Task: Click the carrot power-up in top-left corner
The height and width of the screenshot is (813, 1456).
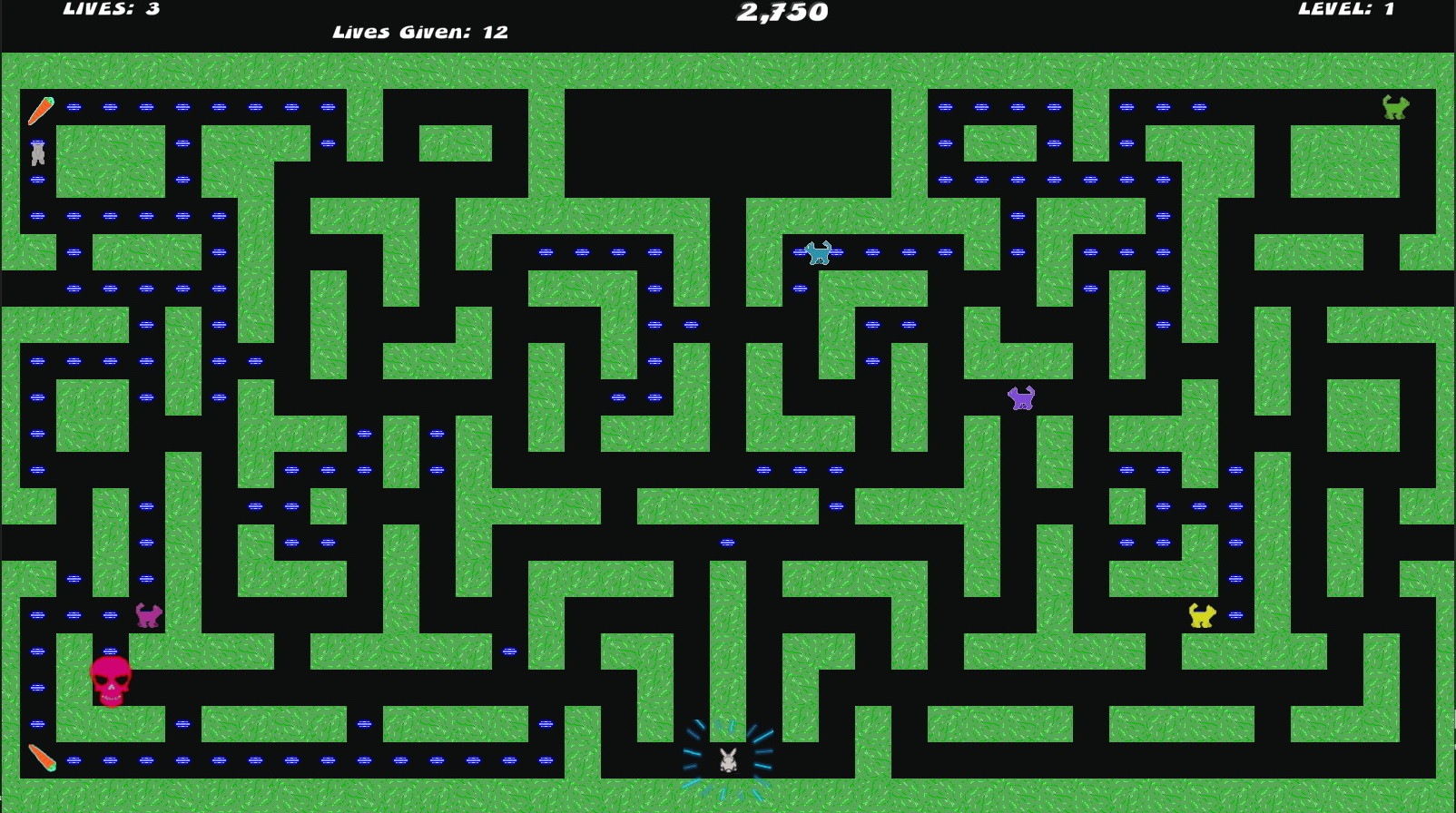Action: click(x=40, y=111)
